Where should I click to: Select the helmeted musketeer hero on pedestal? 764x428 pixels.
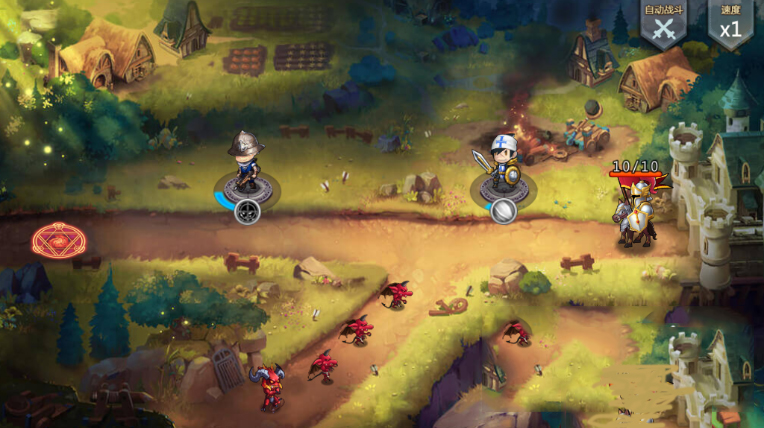tap(245, 164)
